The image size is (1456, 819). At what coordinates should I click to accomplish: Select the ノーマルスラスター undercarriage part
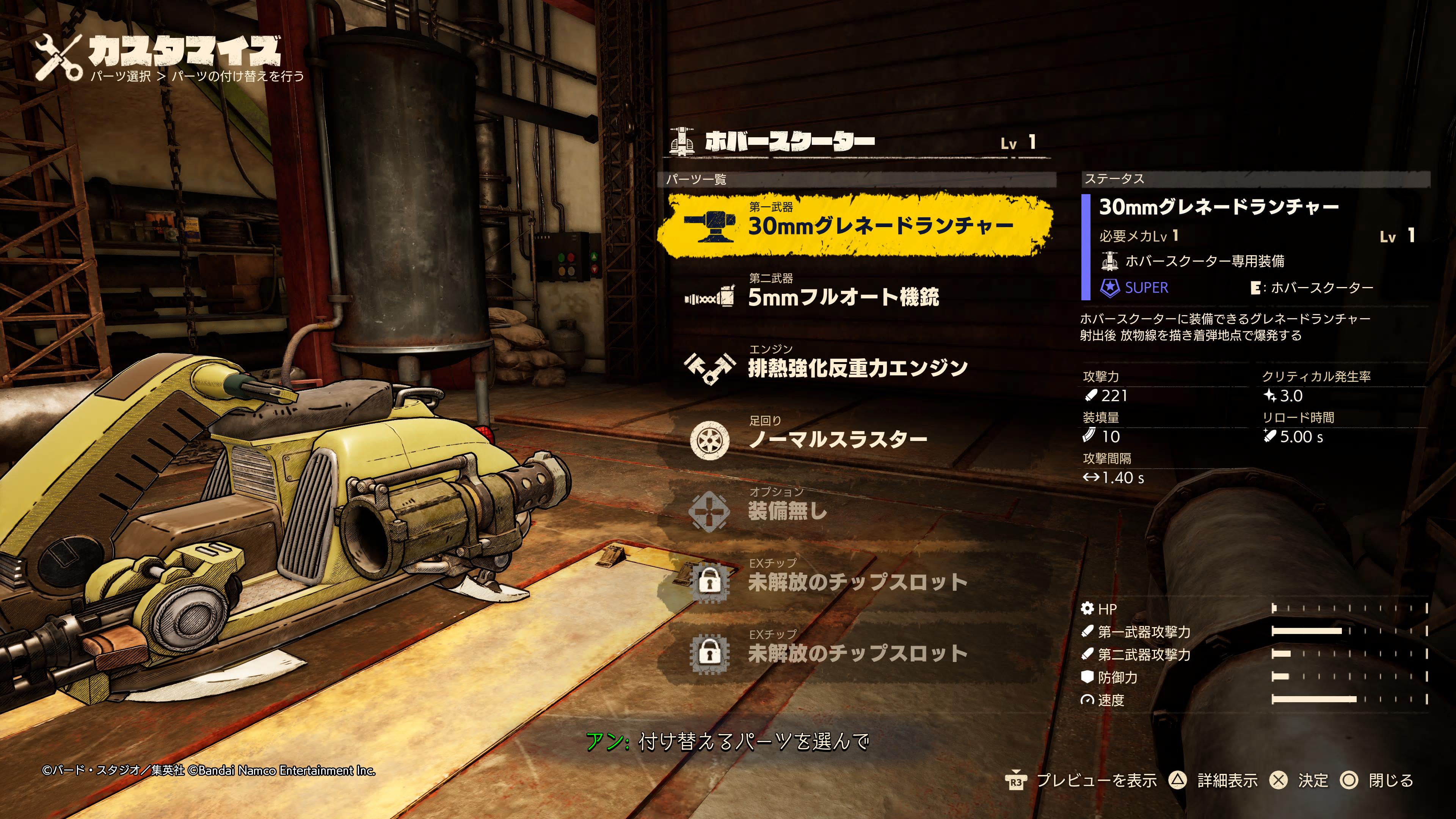836,439
